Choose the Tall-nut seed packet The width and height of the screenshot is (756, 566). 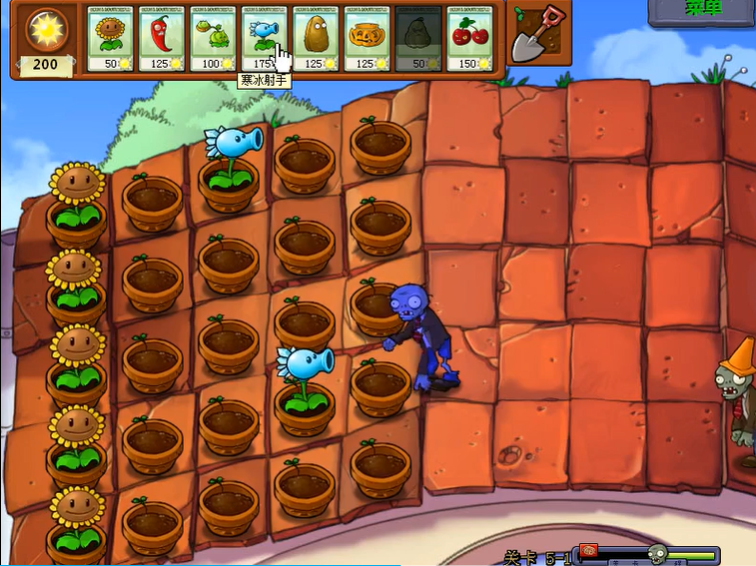(316, 39)
